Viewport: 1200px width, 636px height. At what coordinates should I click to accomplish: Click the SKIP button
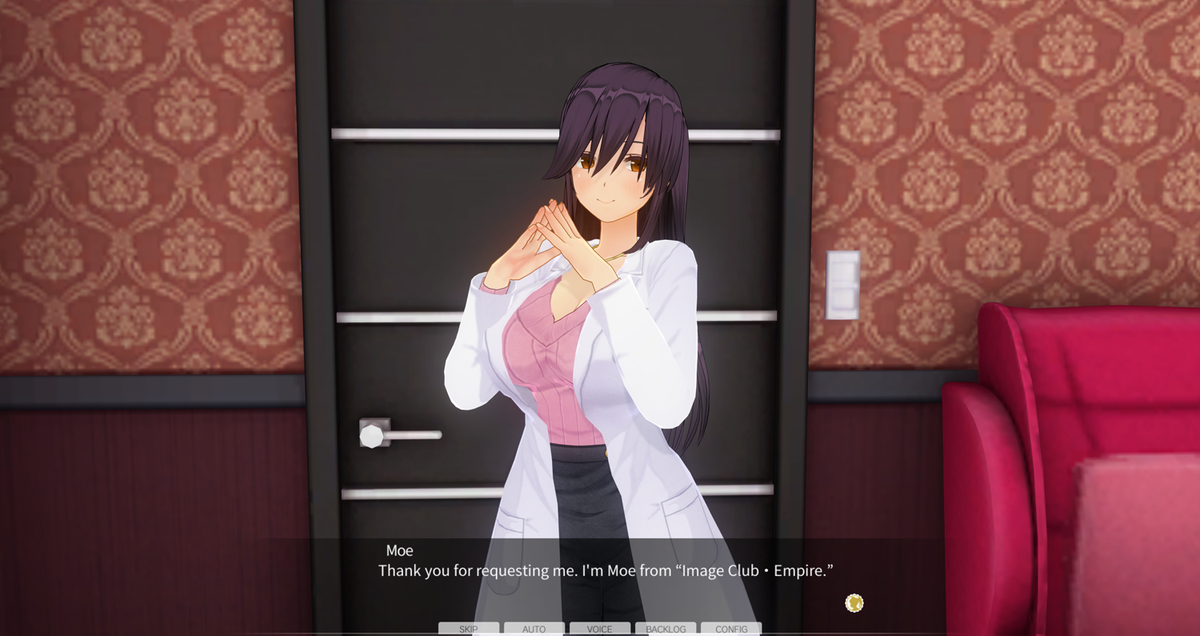click(468, 629)
